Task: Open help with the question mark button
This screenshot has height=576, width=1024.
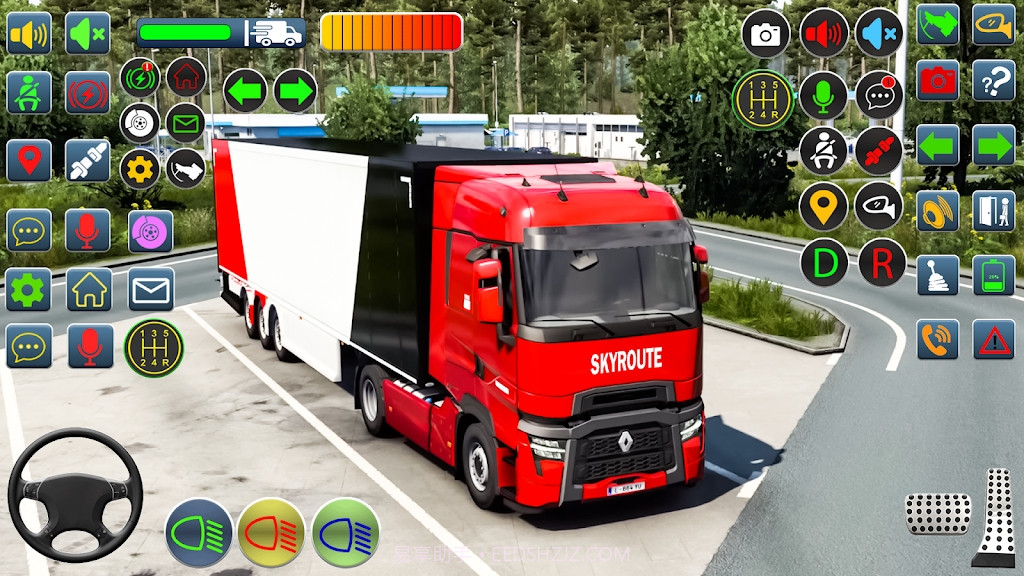Action: pos(993,80)
